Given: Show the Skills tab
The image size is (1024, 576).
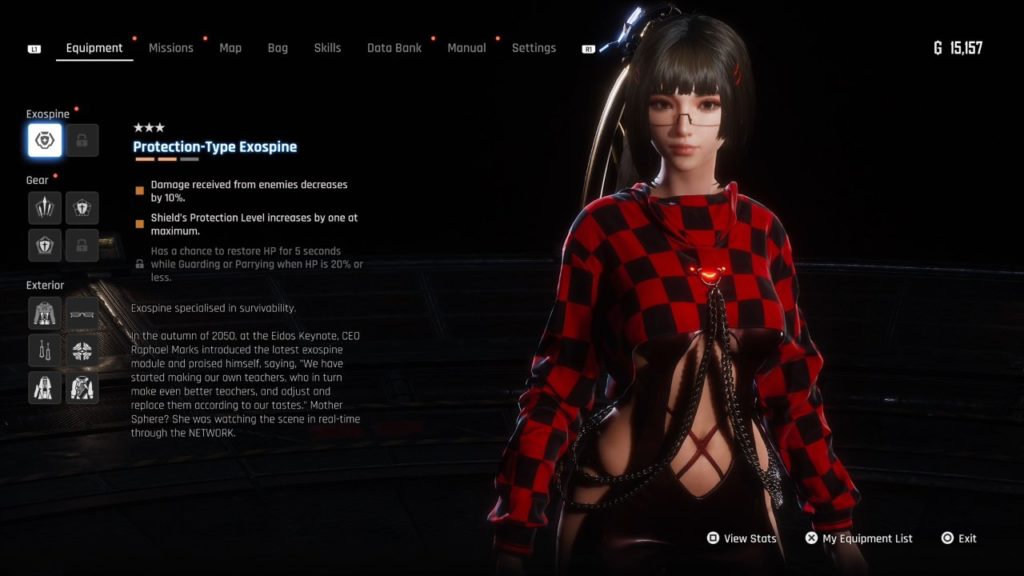Looking at the screenshot, I should [327, 48].
